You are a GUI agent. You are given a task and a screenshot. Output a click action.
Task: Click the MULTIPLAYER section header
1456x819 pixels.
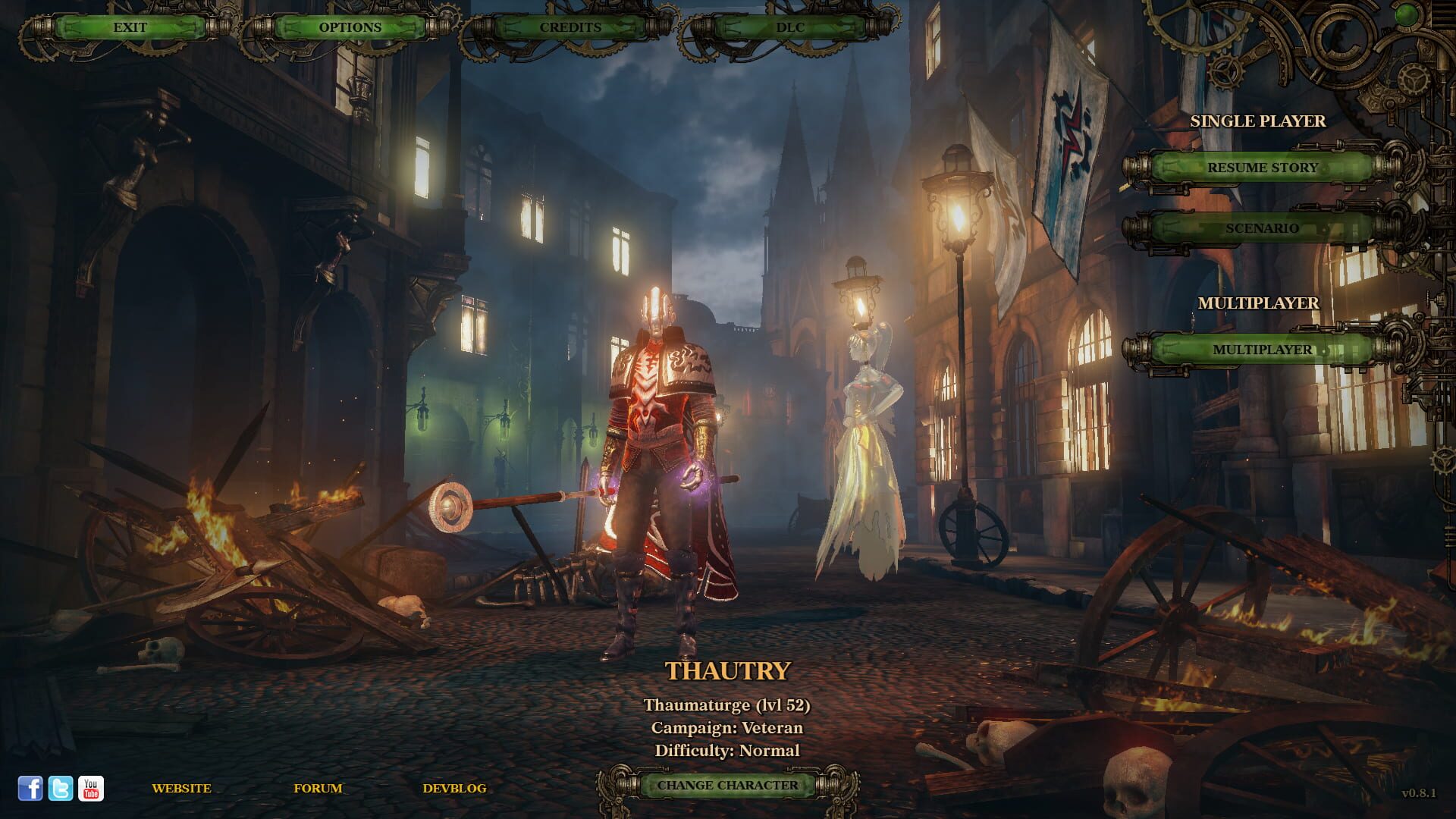click(1260, 301)
